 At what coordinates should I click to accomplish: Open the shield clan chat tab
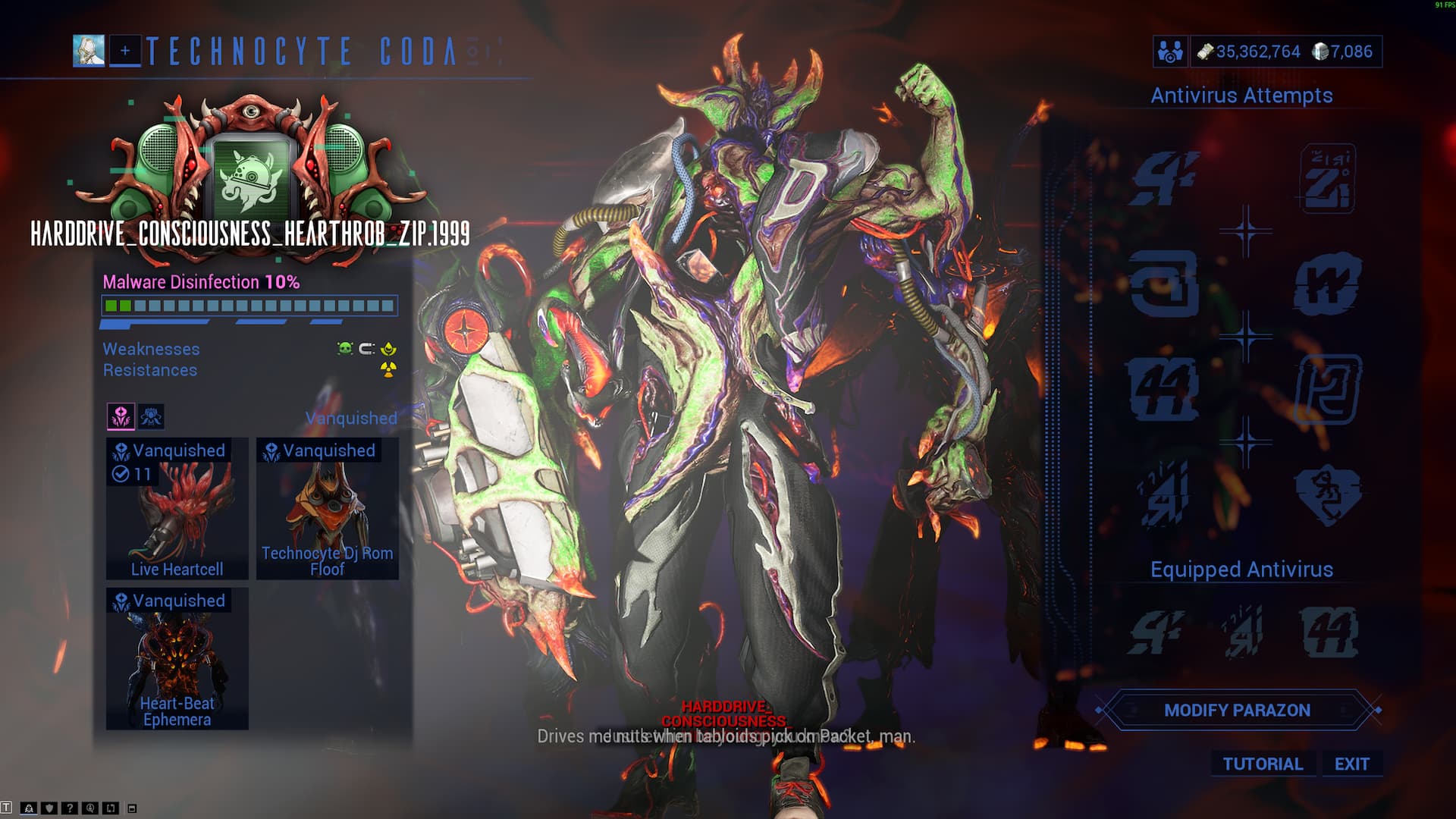pos(49,808)
